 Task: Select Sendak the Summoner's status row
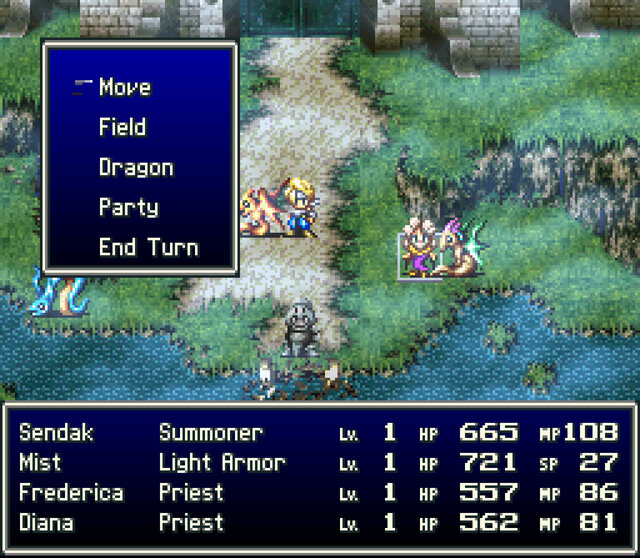pos(318,433)
